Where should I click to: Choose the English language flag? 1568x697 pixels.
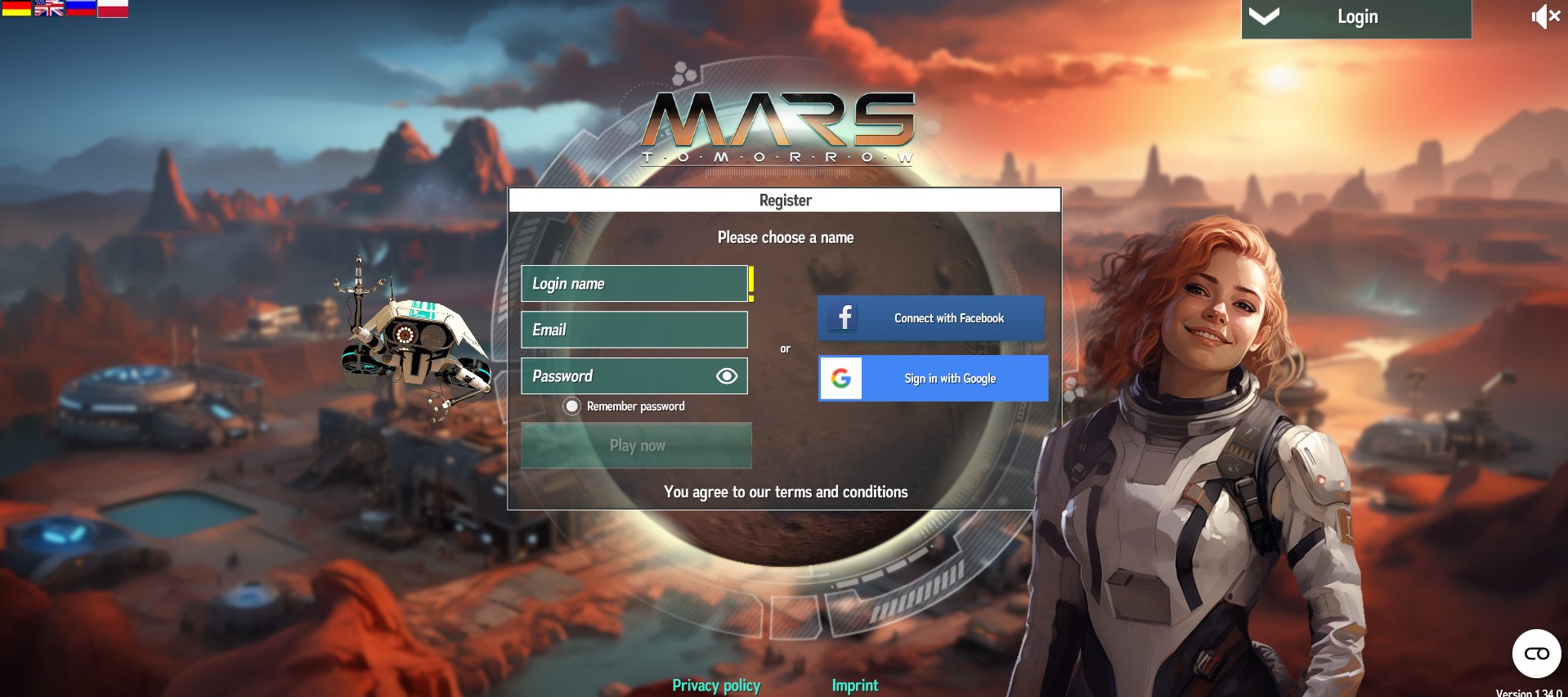pos(49,8)
